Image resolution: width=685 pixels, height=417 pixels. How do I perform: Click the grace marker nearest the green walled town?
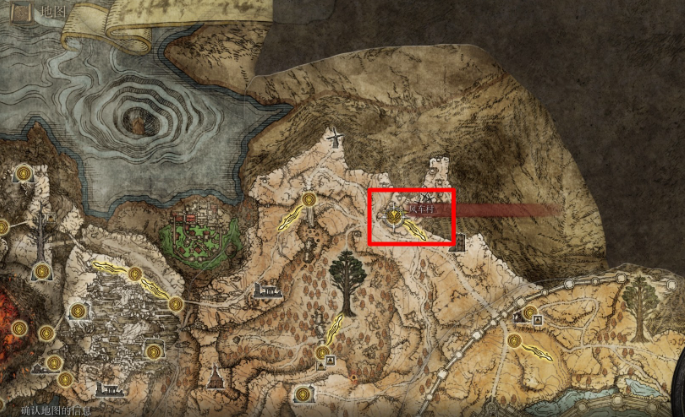click(176, 304)
